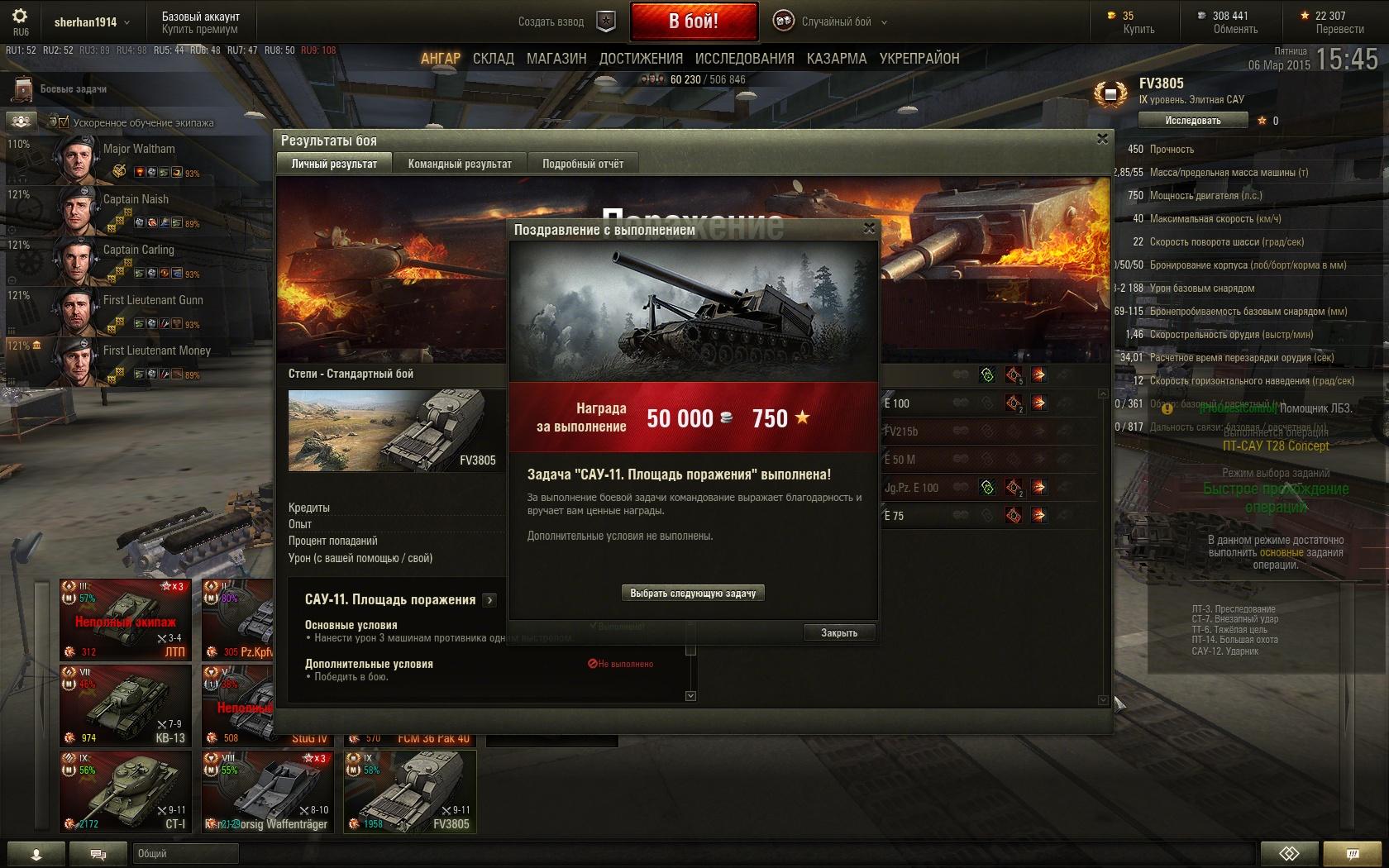Click 'Выбрать следующую задачу' button
Viewport: 1389px width, 868px height.
tap(693, 593)
